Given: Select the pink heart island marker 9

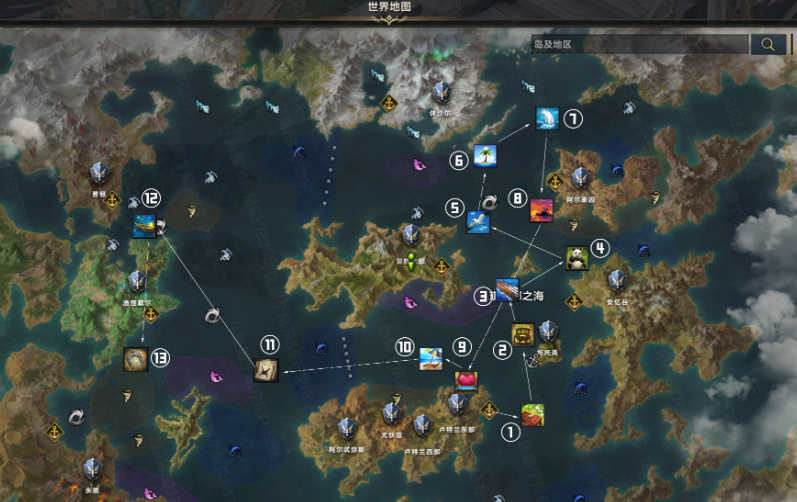Looking at the screenshot, I should pos(466,380).
